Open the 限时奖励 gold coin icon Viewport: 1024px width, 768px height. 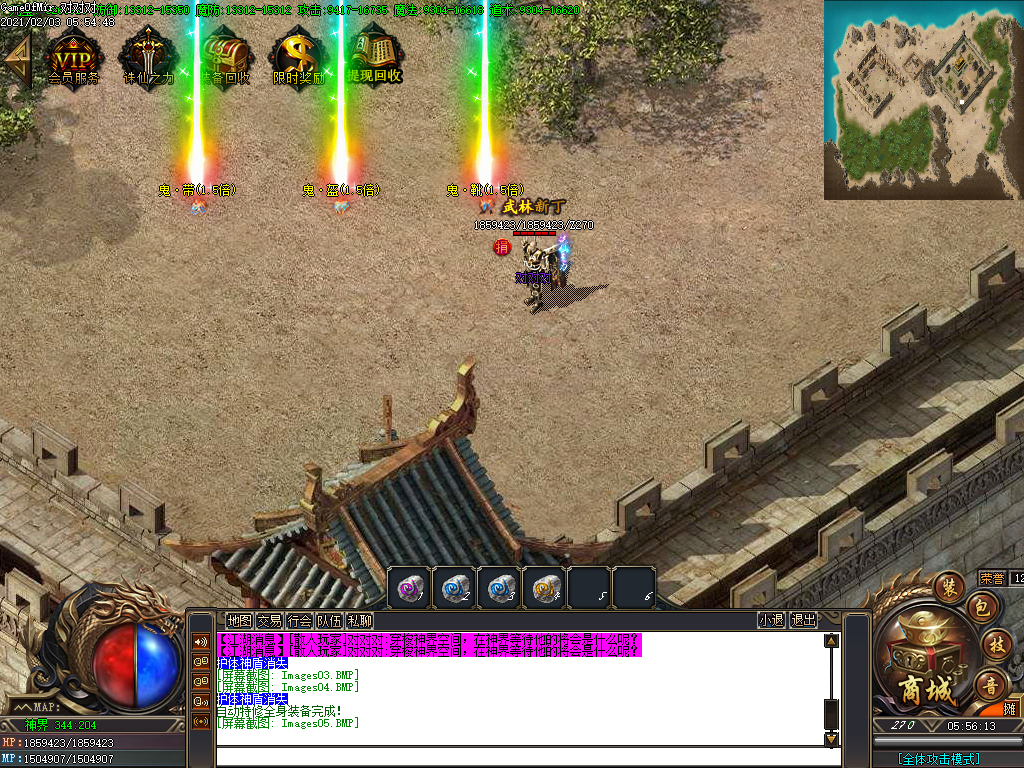click(x=298, y=58)
